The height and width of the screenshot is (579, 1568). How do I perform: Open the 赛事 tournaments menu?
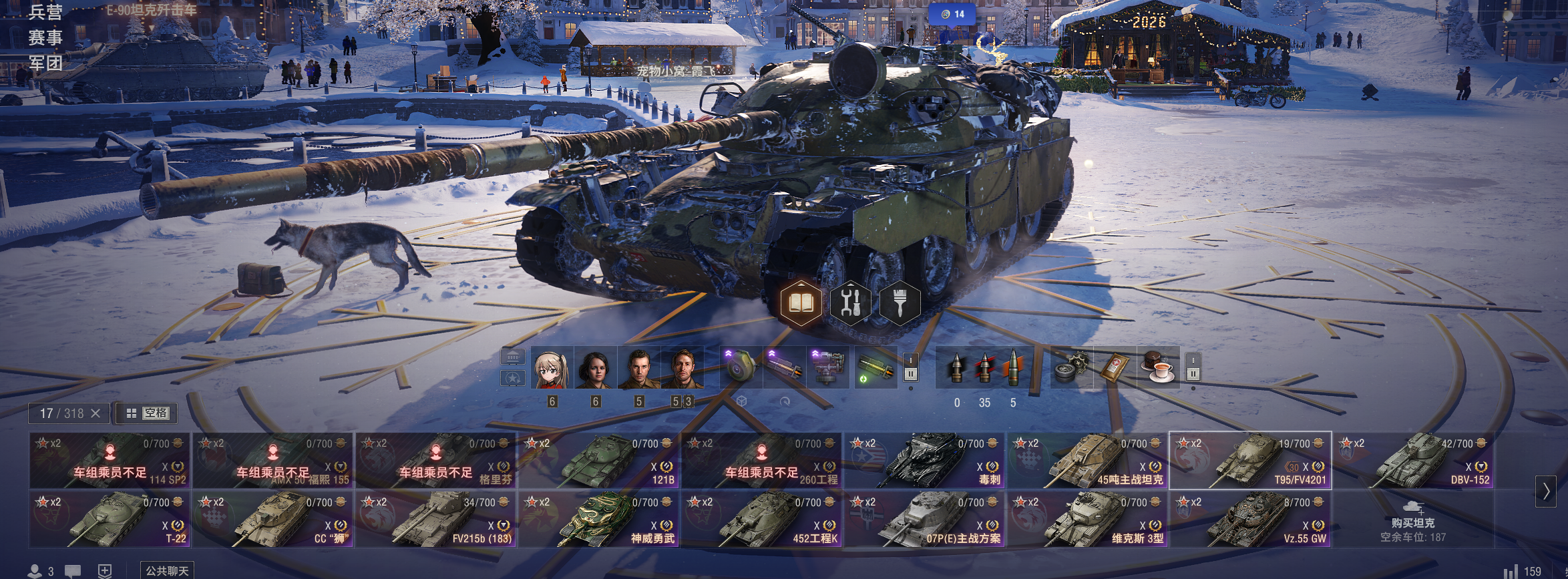tap(45, 37)
